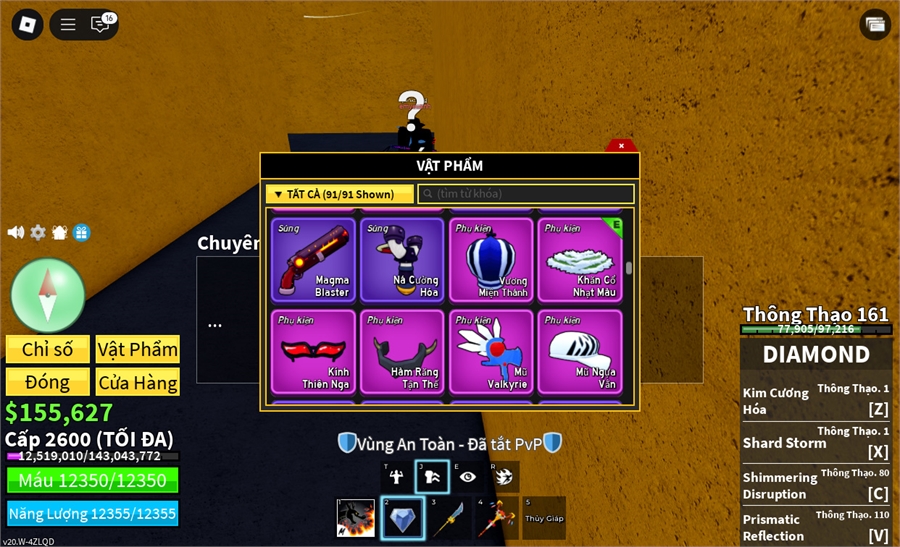Toggle the sound speaker icon
Viewport: 900px width, 547px height.
(x=16, y=232)
